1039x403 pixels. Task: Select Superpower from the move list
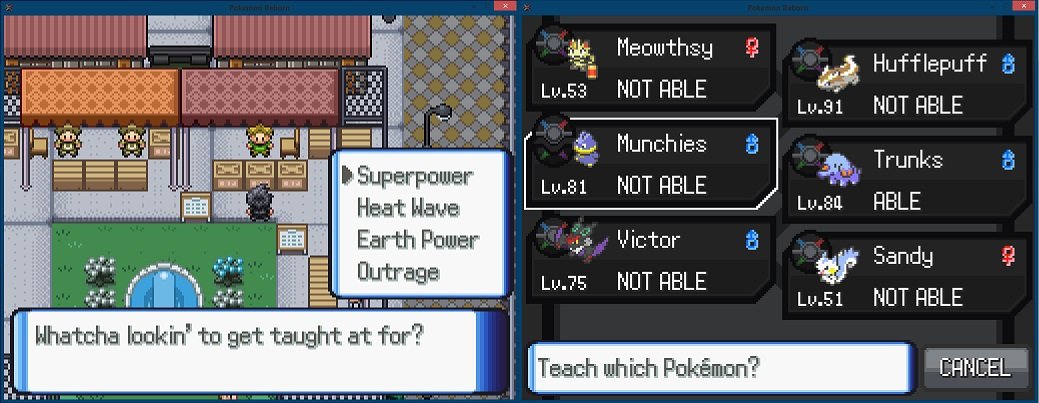coord(414,176)
